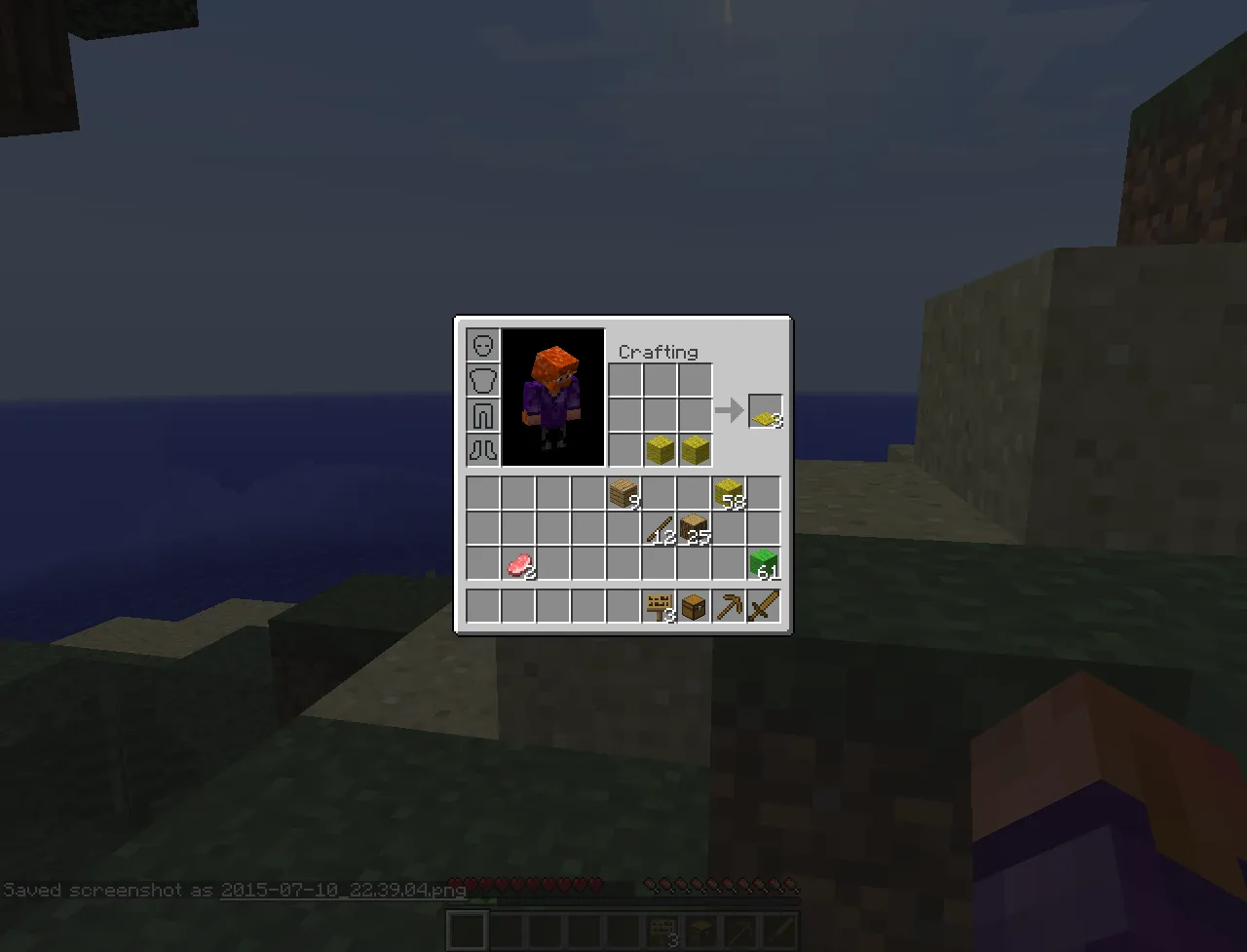The image size is (1247, 952).
Task: Select the wooden pickaxe in the hotbar
Action: [728, 604]
